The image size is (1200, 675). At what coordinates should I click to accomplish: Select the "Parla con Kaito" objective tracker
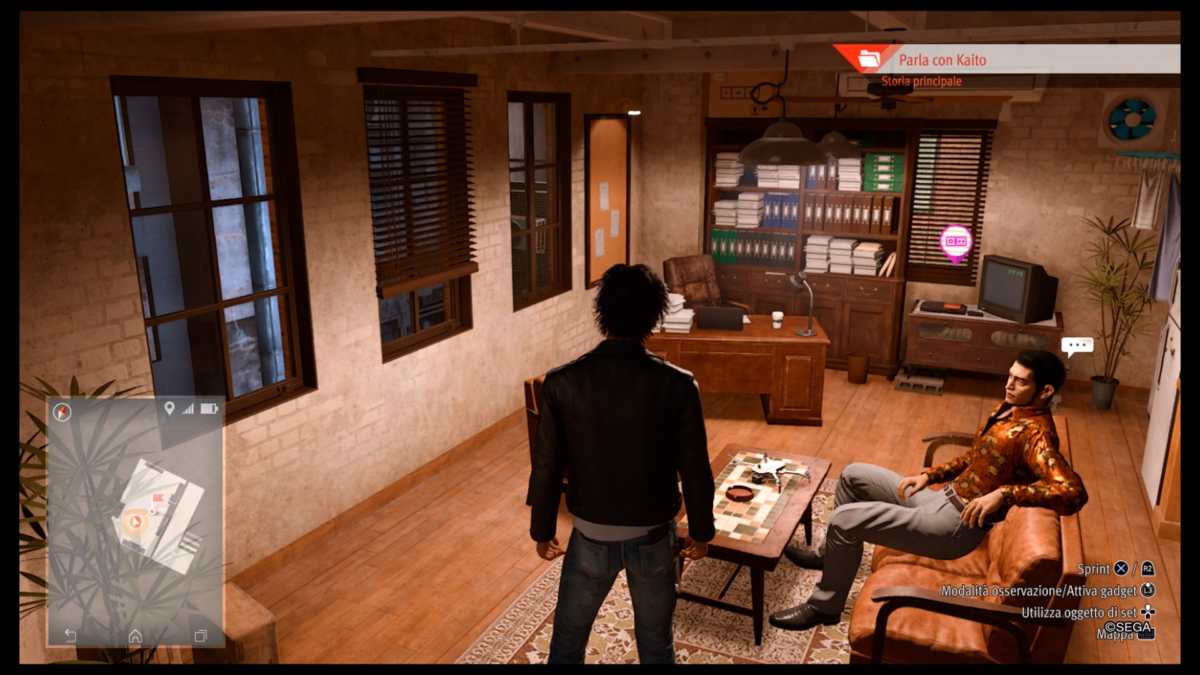[x=940, y=60]
